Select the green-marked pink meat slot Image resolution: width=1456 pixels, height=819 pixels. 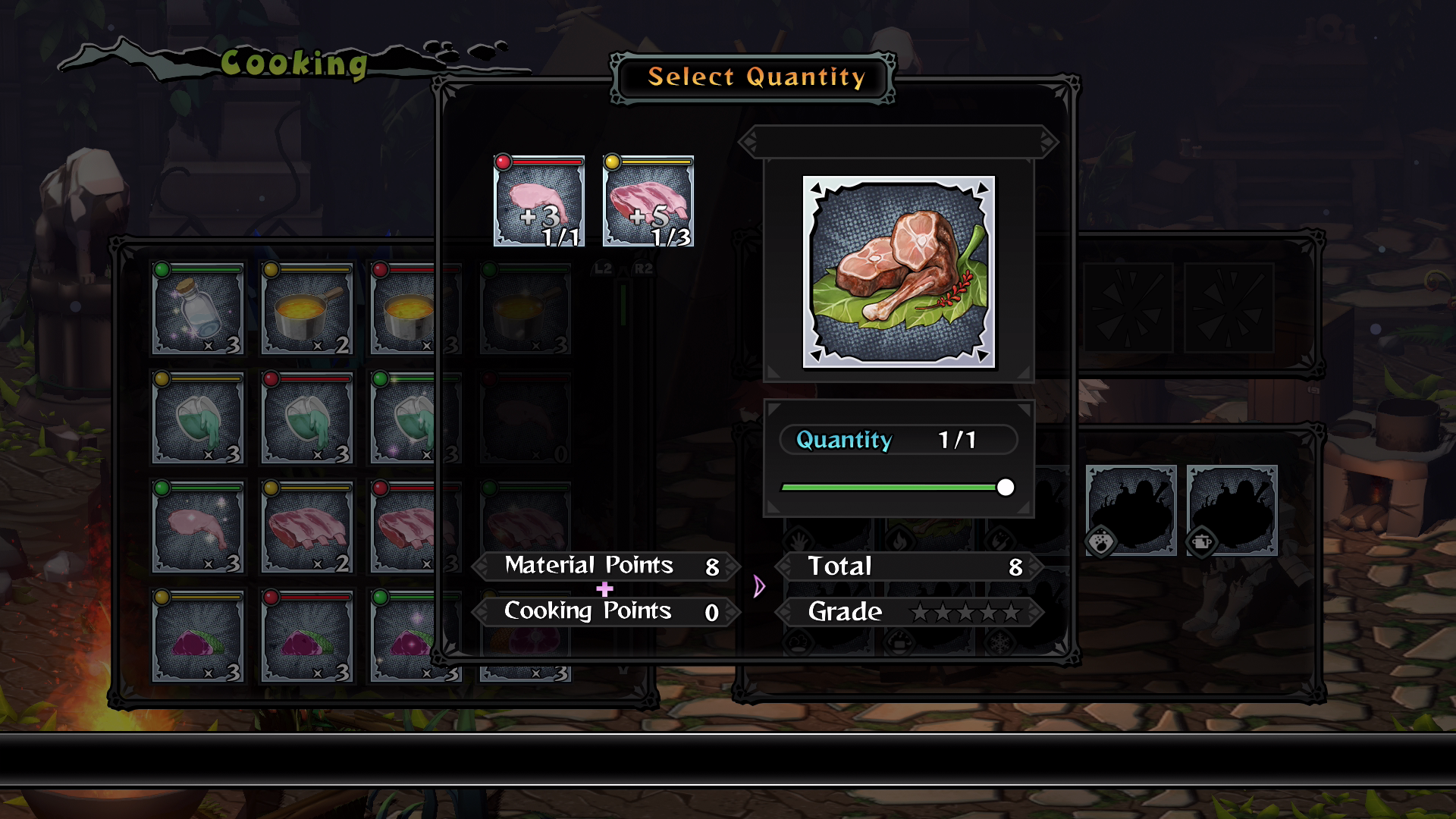pos(198,527)
